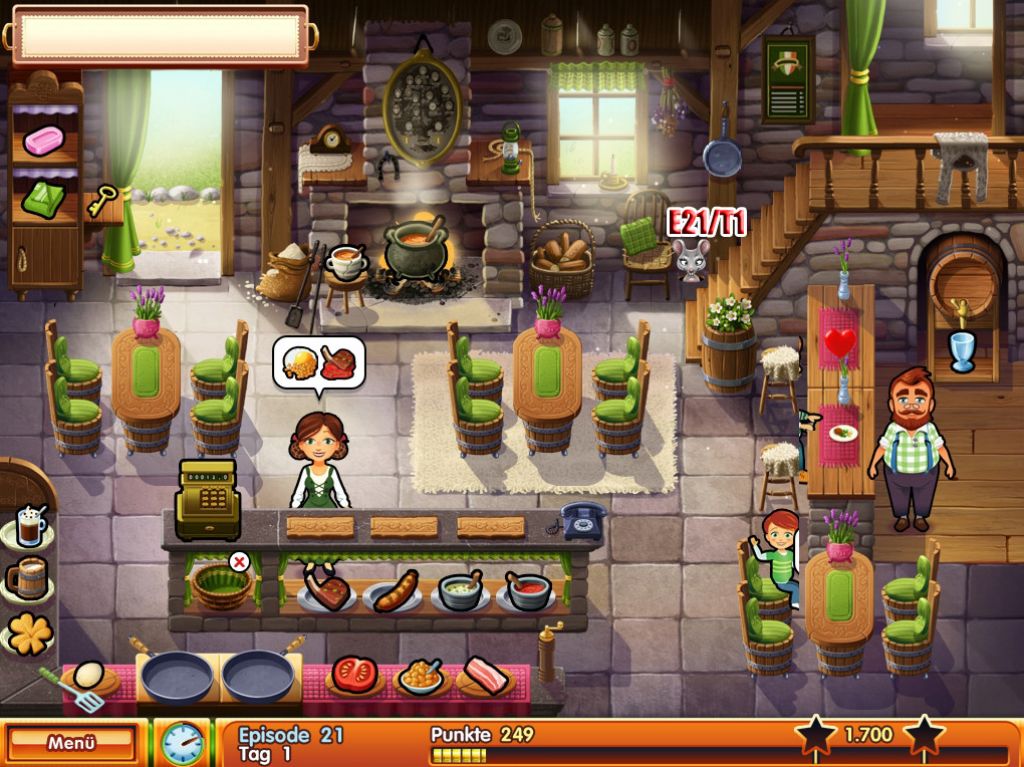
Task: Select the pink soap on the shelf
Action: pyautogui.click(x=43, y=140)
